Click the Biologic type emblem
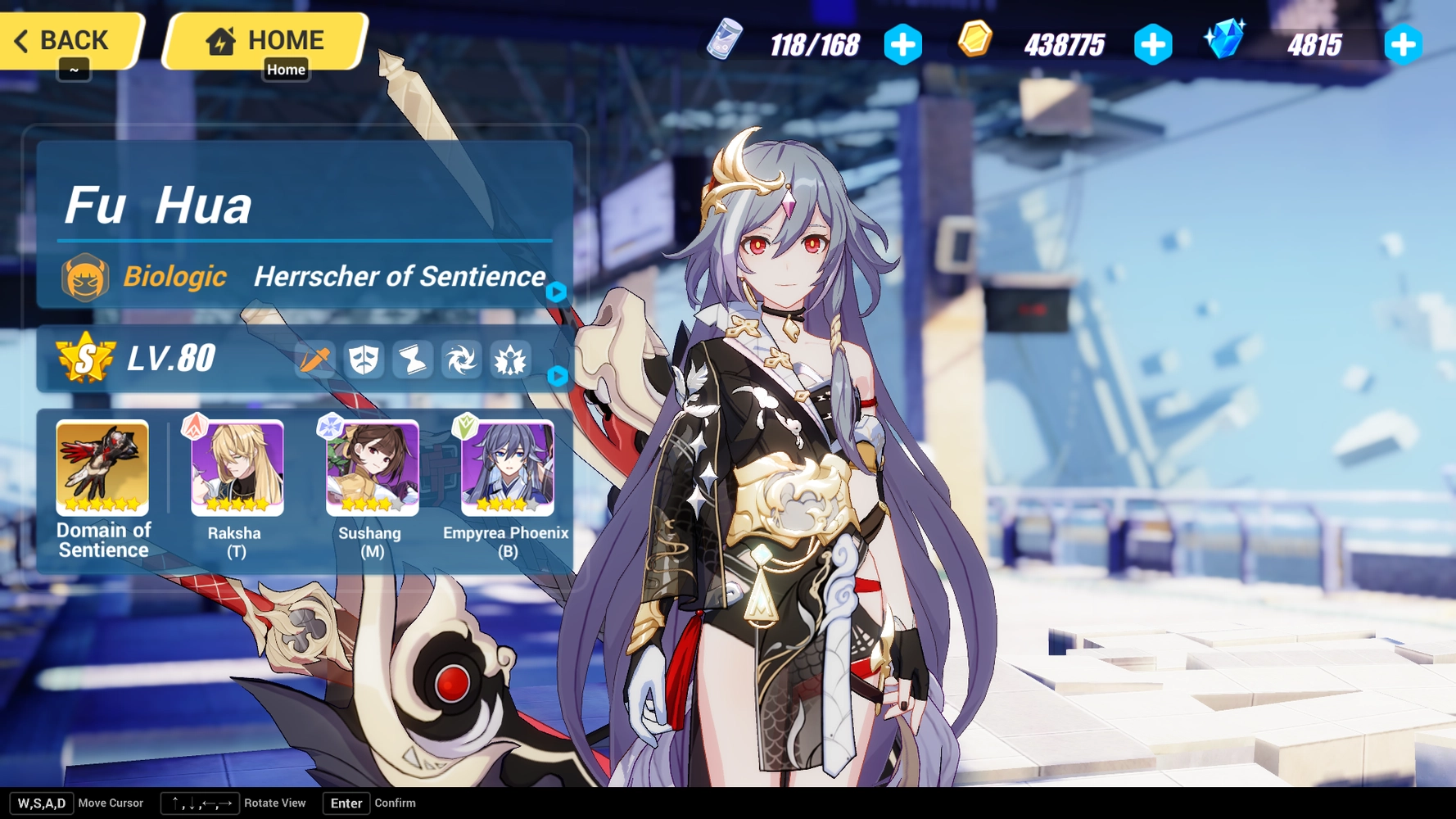Screen dimensions: 1456x819 (85, 277)
